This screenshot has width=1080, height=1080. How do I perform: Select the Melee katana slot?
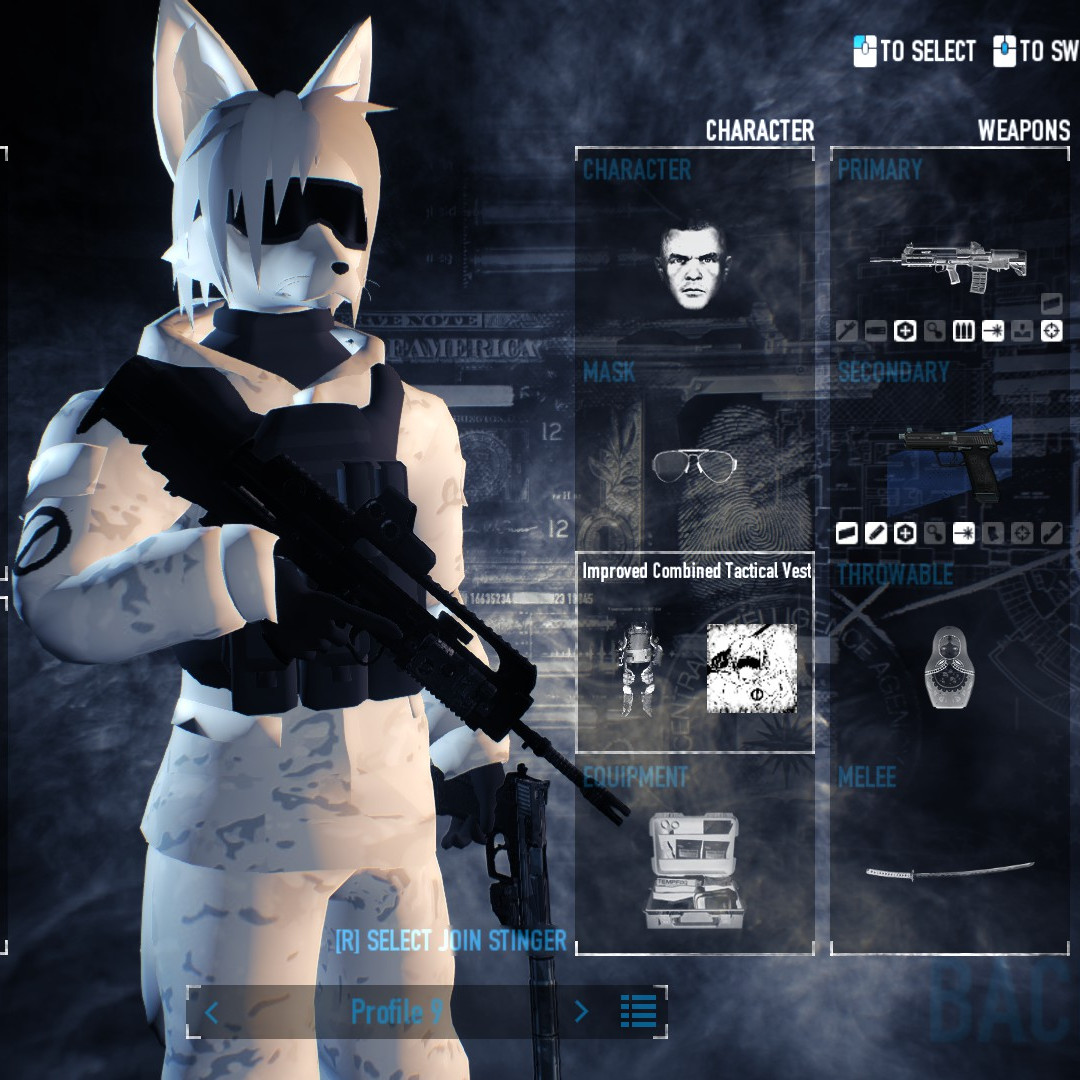(x=949, y=869)
